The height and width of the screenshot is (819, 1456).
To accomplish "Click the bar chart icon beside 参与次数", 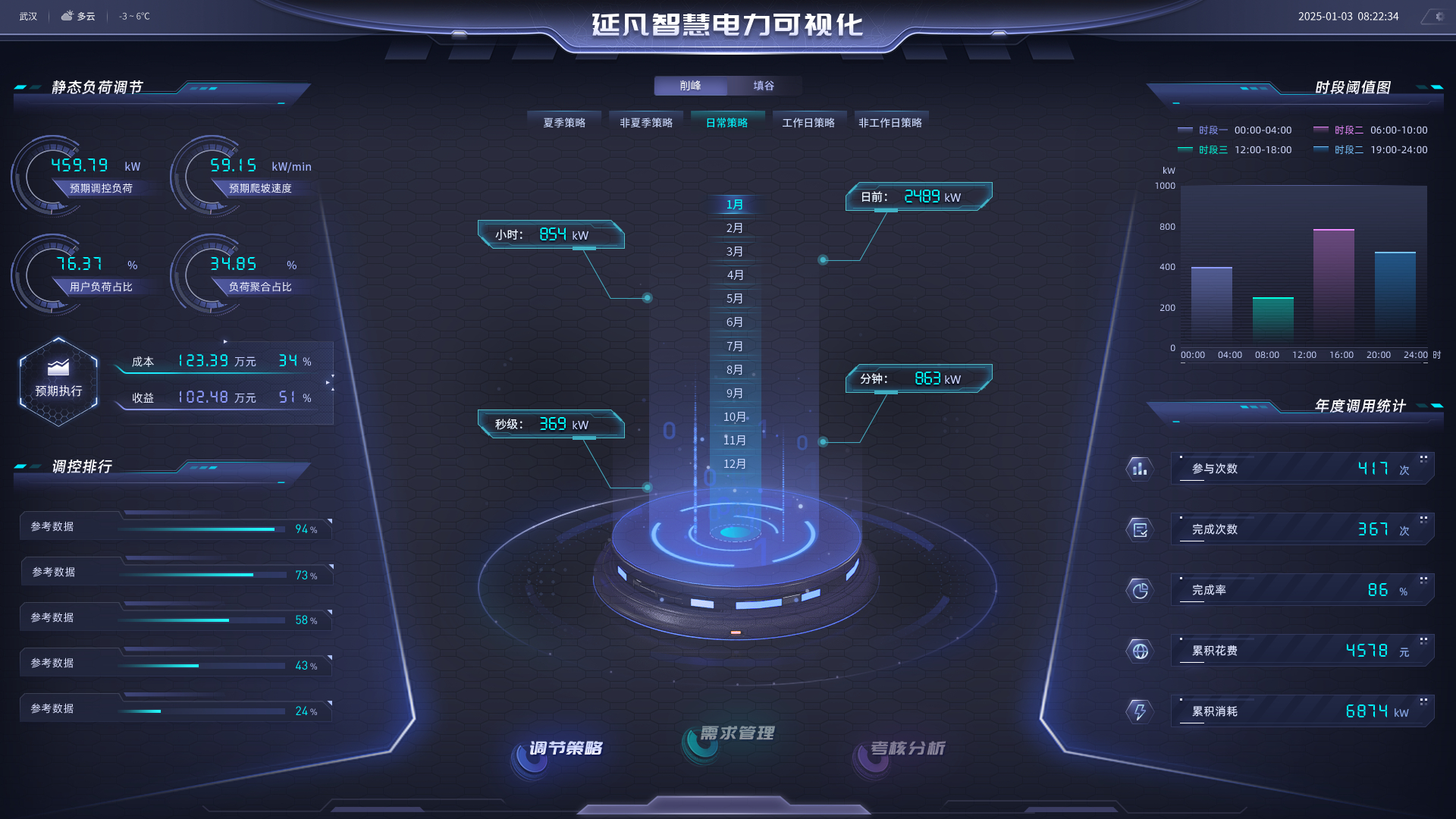I will pos(1140,469).
